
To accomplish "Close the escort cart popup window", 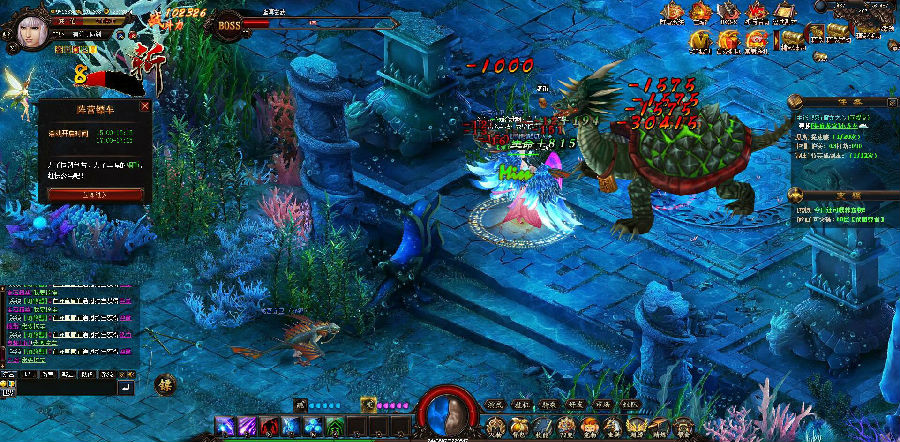I will click(145, 106).
